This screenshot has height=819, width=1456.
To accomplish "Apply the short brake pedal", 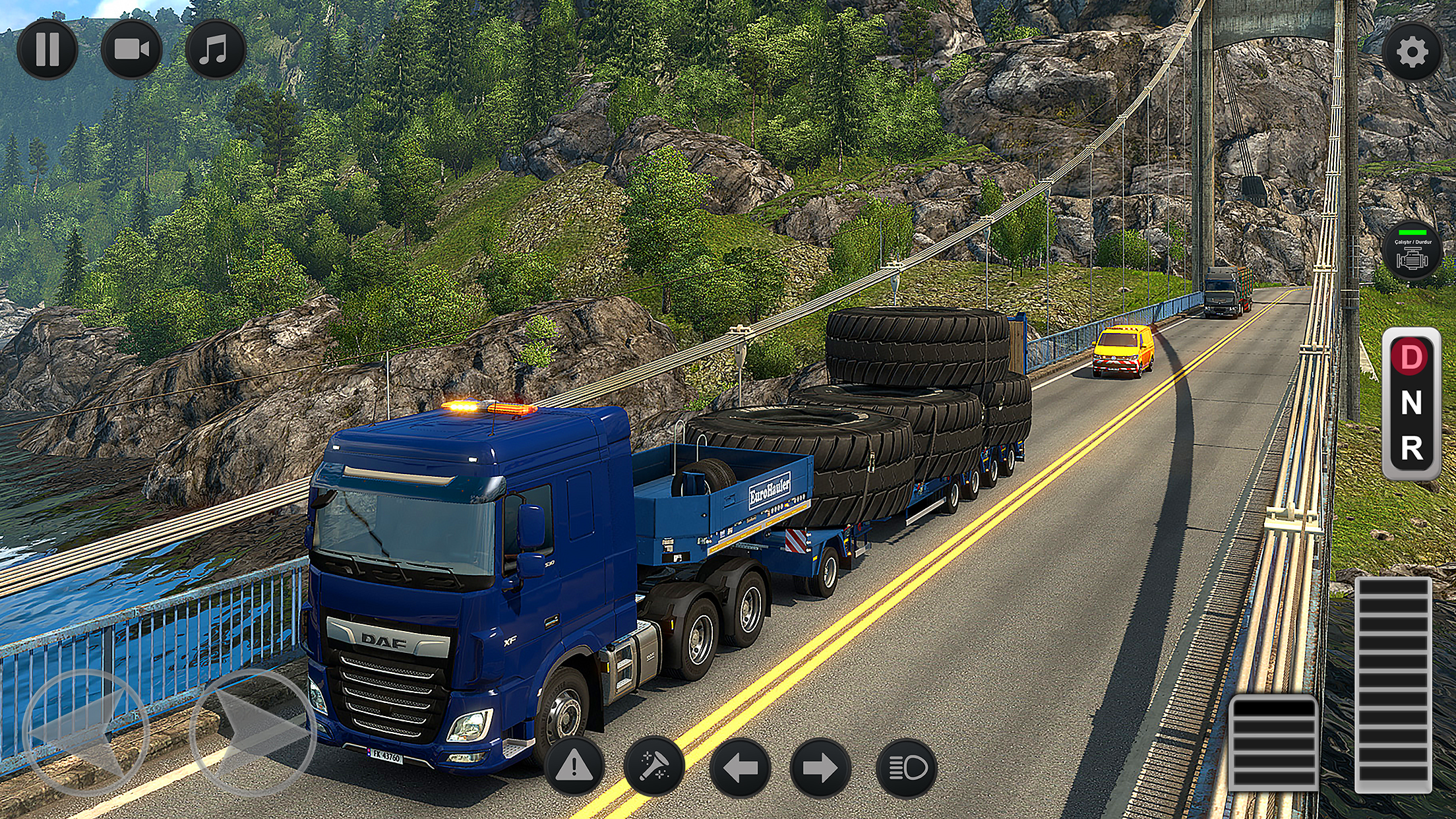I will [x=1274, y=742].
